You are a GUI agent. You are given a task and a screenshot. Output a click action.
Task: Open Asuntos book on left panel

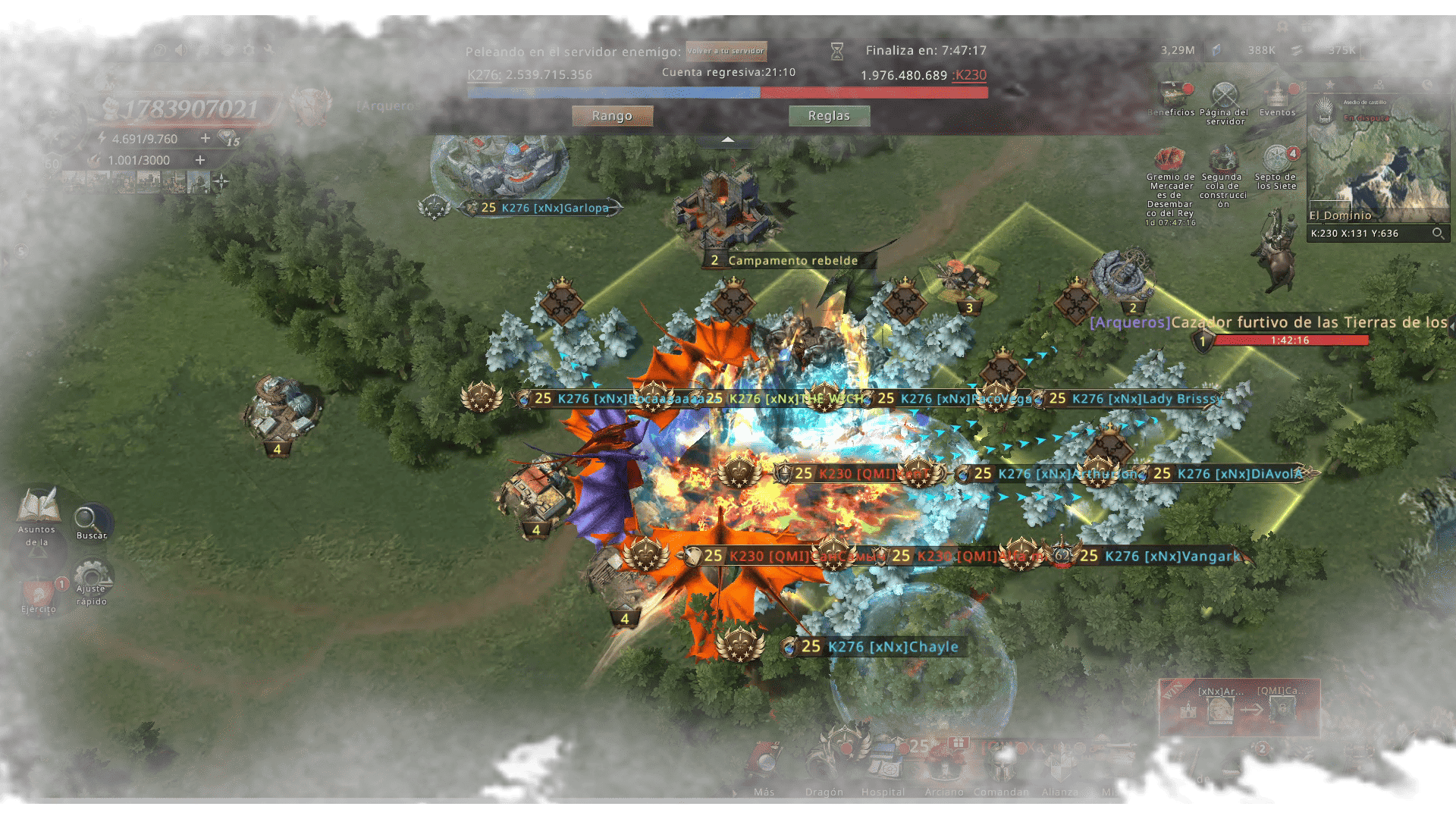(x=37, y=508)
